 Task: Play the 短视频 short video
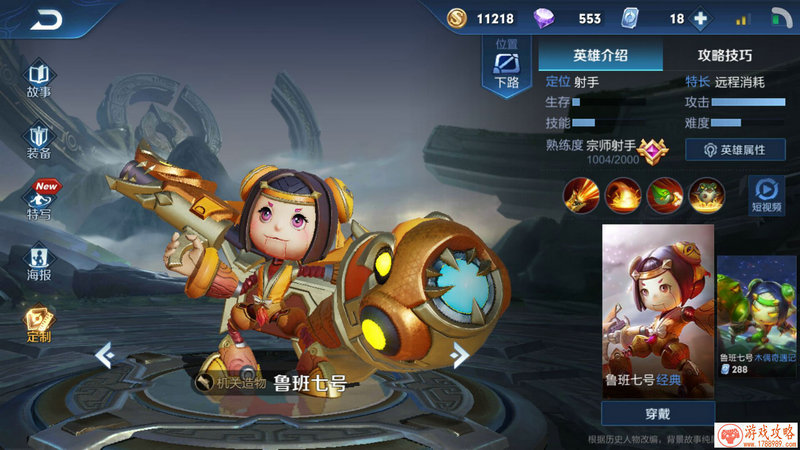coord(766,194)
